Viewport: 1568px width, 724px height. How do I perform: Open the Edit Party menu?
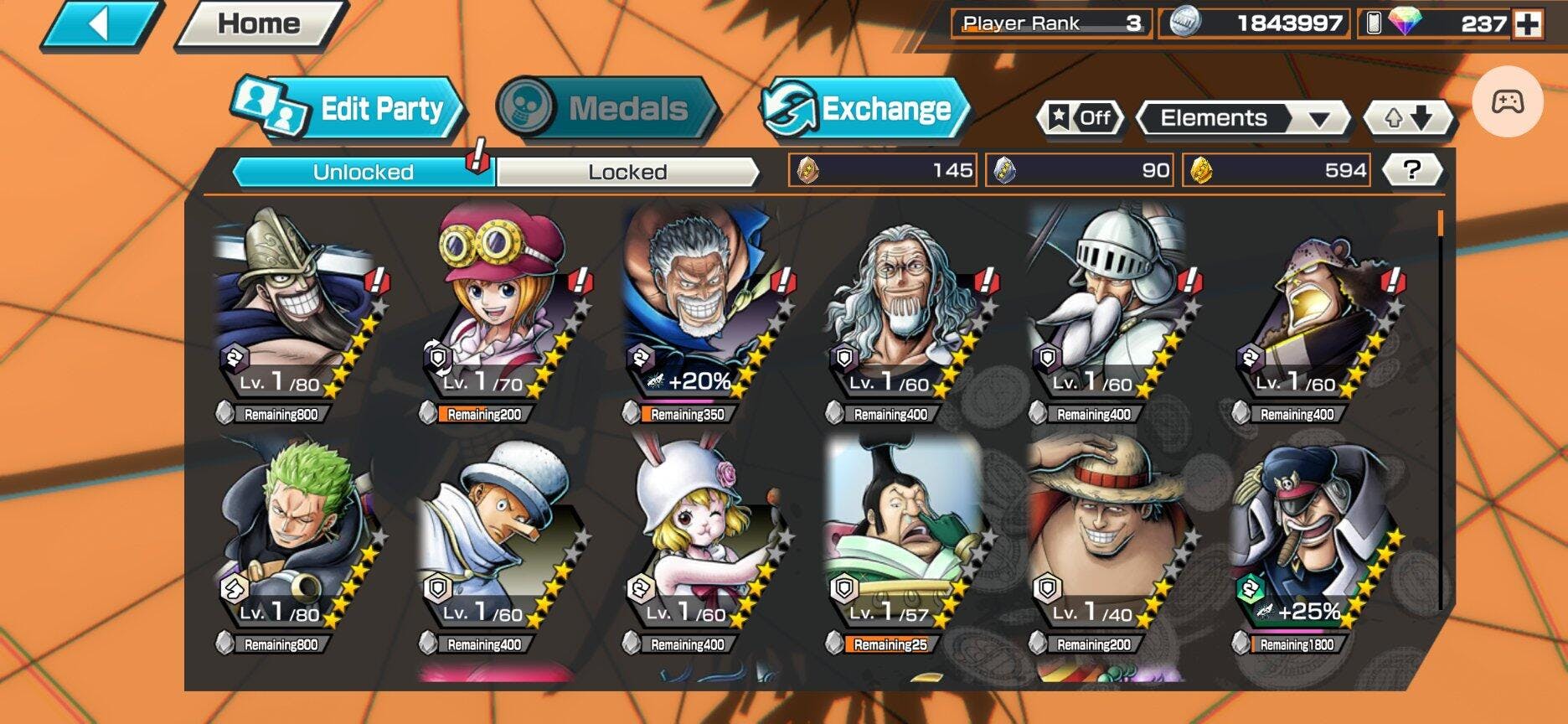point(348,109)
